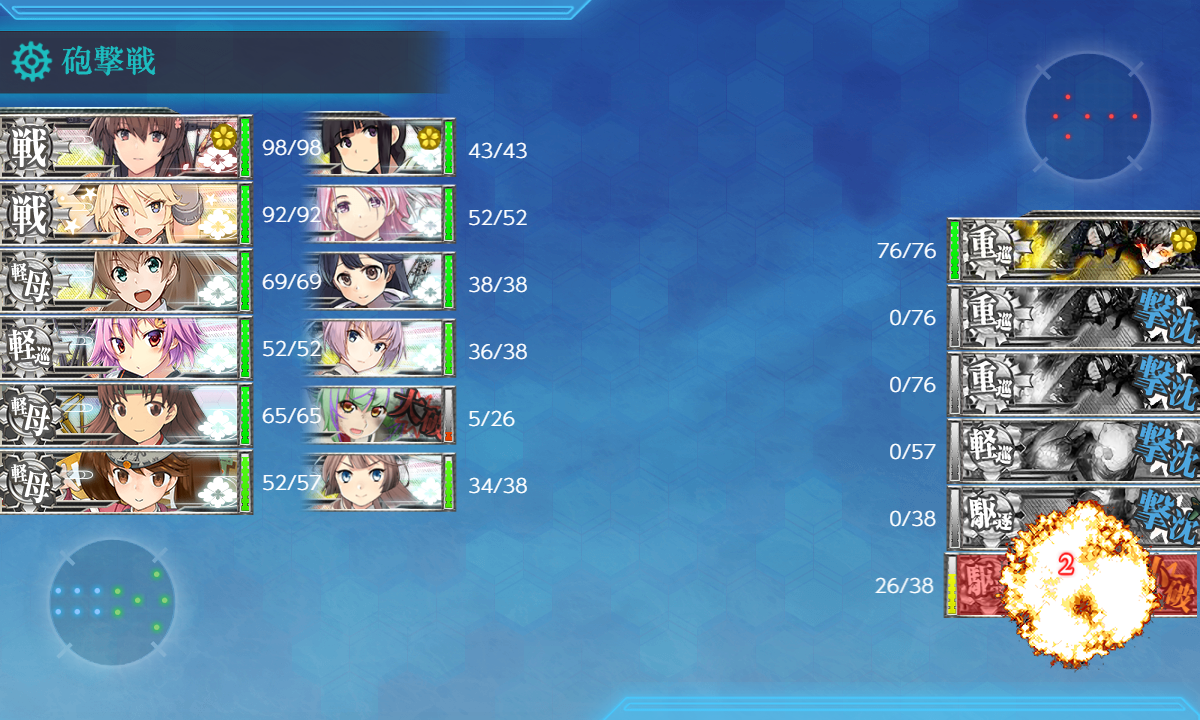Select the flagship battleship card with 98/98 HP
The width and height of the screenshot is (1200, 720).
[125, 148]
